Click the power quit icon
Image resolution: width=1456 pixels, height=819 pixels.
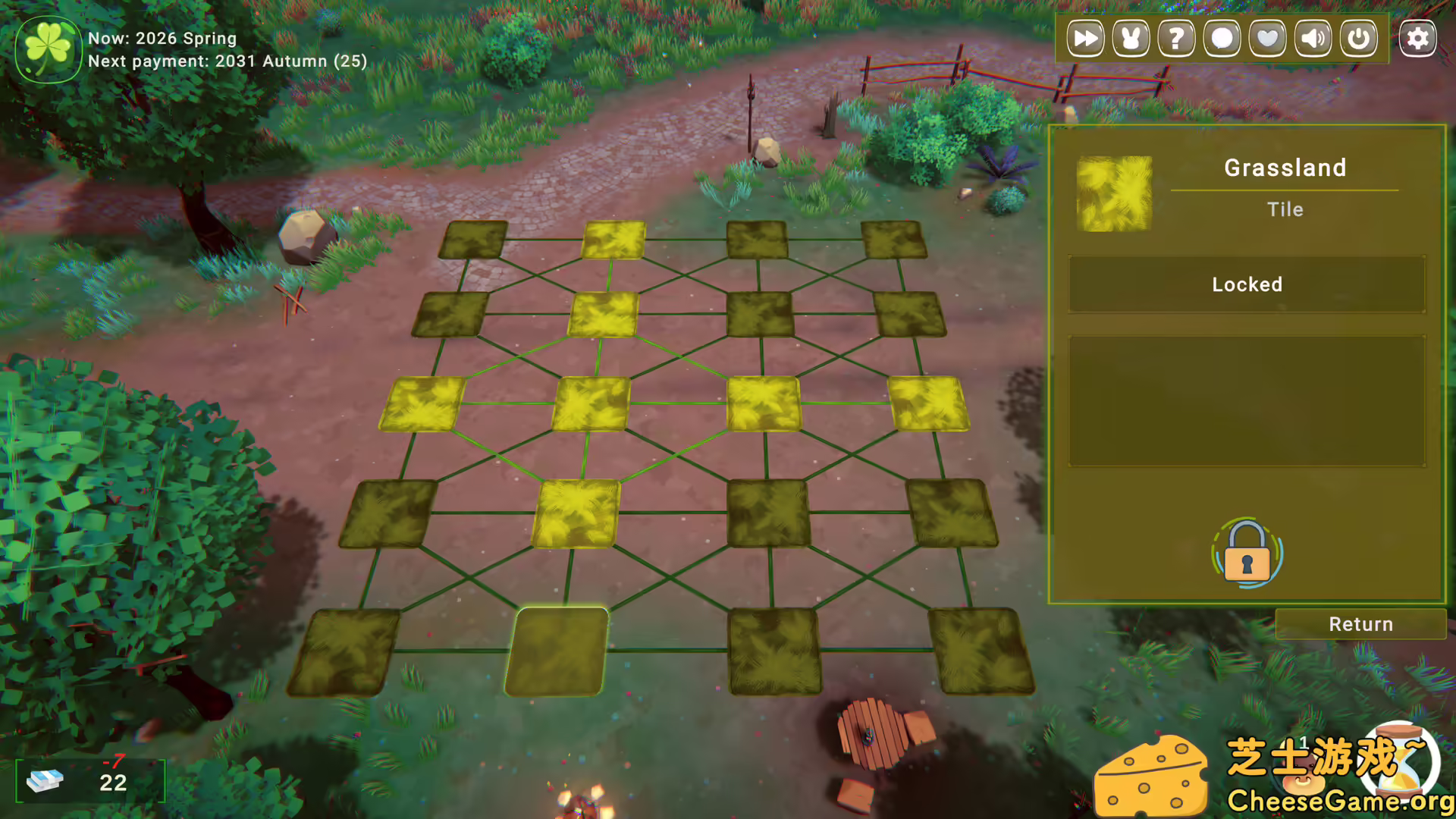tap(1358, 37)
